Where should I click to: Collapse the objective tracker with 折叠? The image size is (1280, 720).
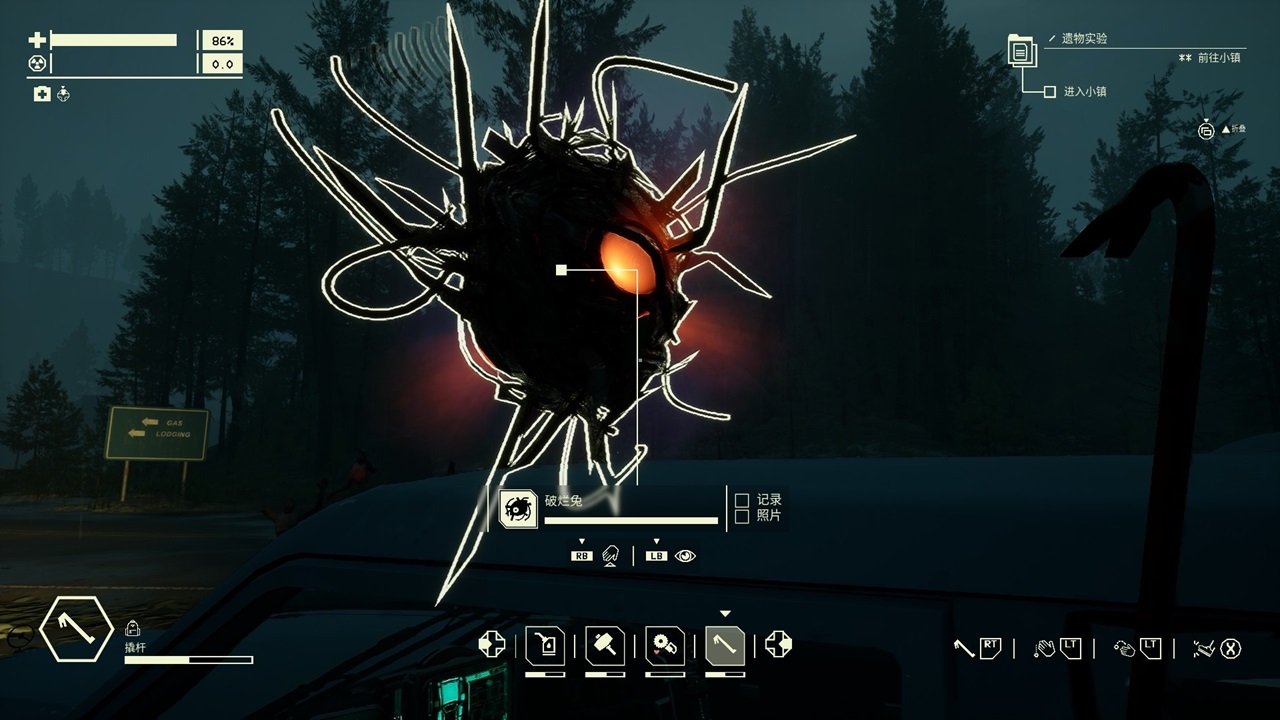1207,130
